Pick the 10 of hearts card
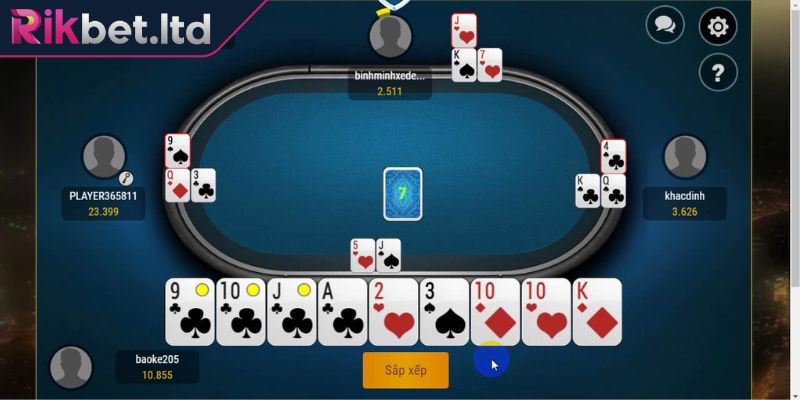This screenshot has height=400, width=800. point(546,312)
